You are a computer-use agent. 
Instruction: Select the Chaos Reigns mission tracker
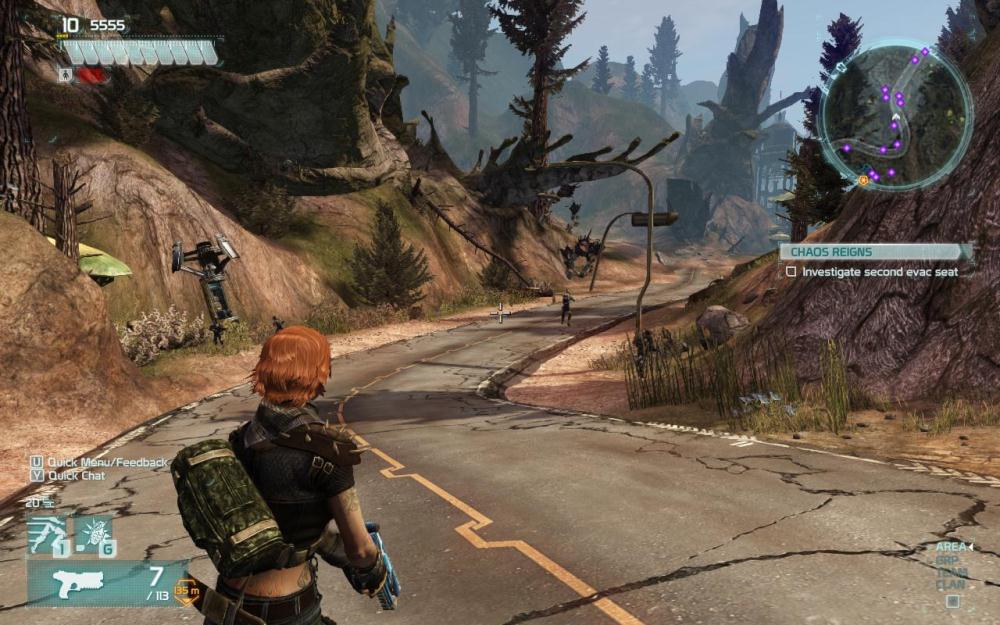click(875, 252)
